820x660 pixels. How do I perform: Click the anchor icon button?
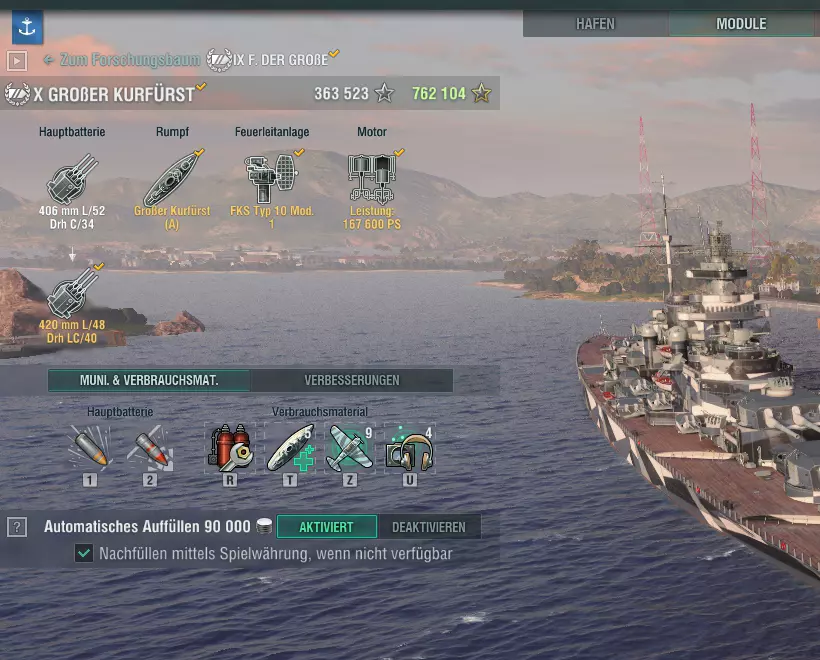(x=27, y=28)
